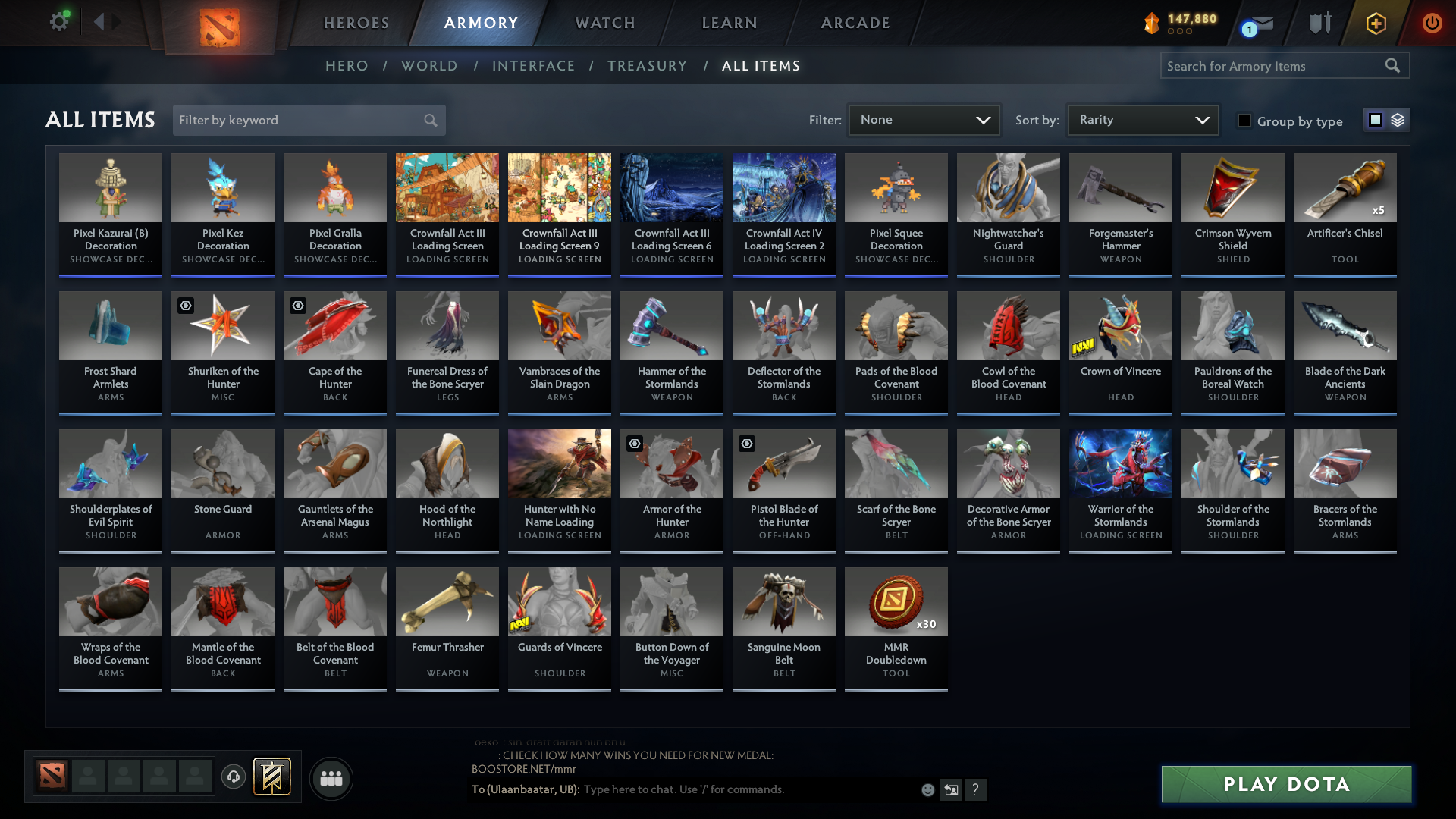This screenshot has height=819, width=1456.
Task: Open the Filter None dropdown
Action: coord(924,119)
